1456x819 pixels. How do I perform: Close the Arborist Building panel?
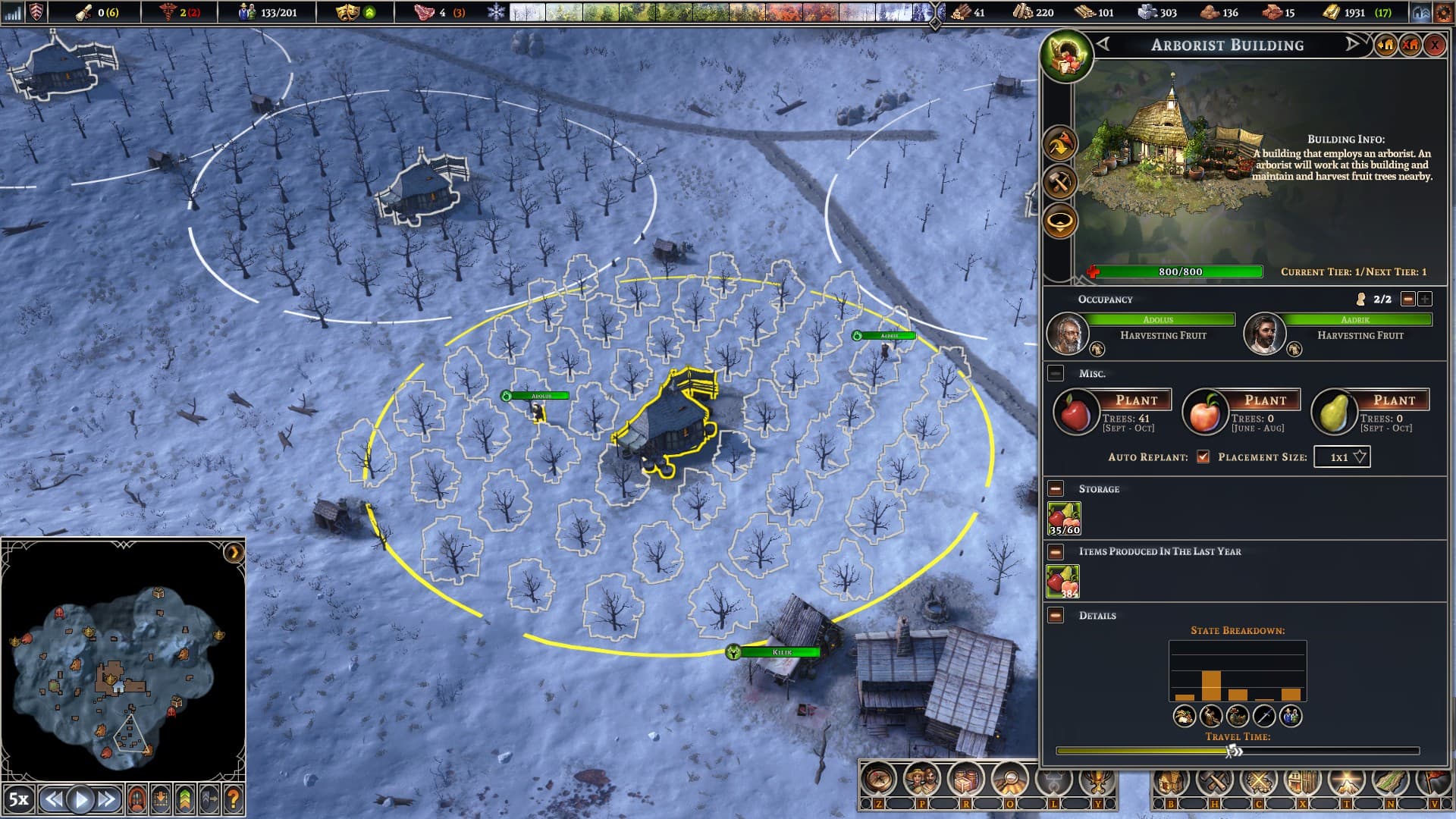(x=1434, y=45)
